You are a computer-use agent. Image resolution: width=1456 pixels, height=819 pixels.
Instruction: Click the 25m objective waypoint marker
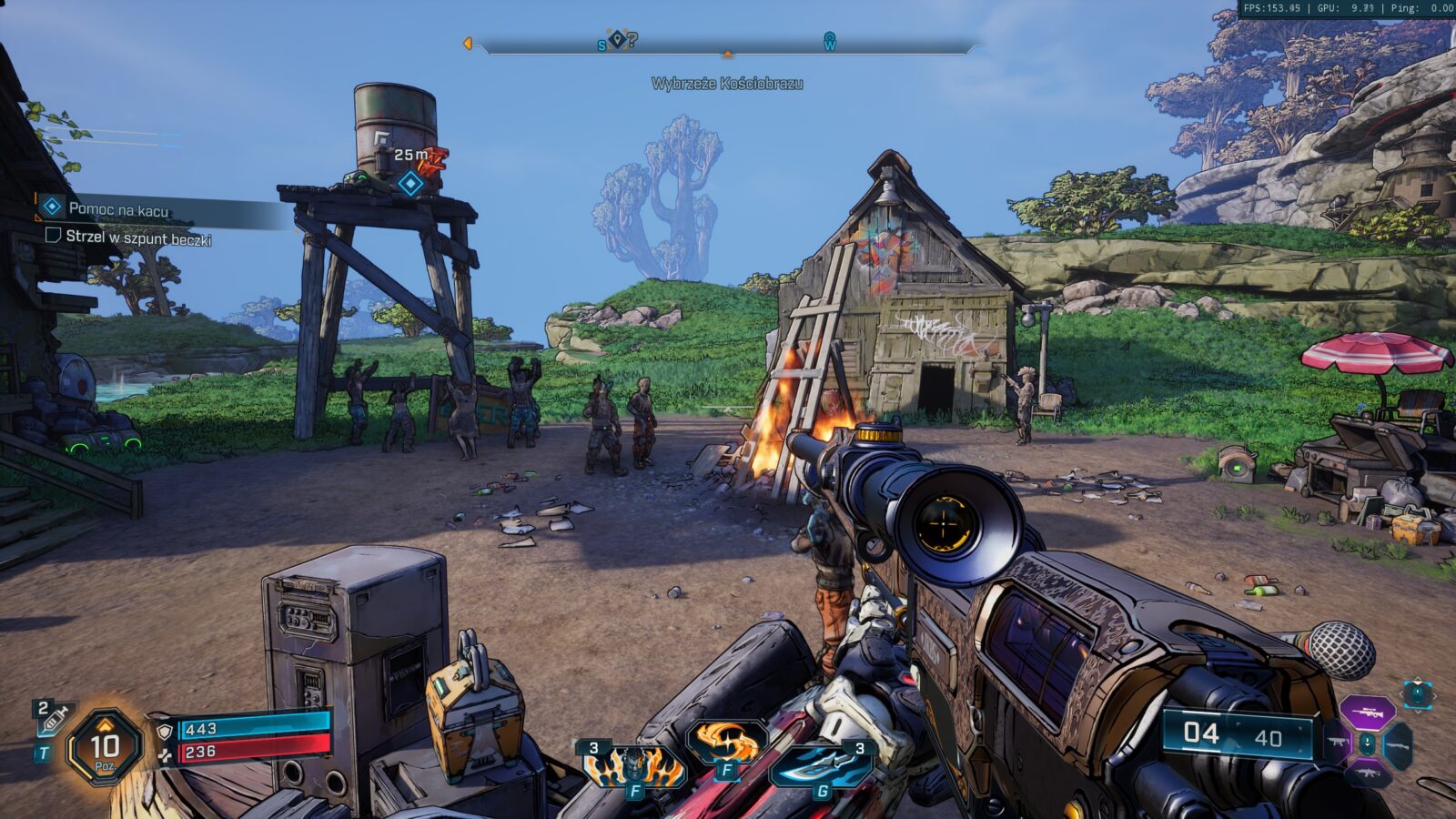tap(410, 183)
